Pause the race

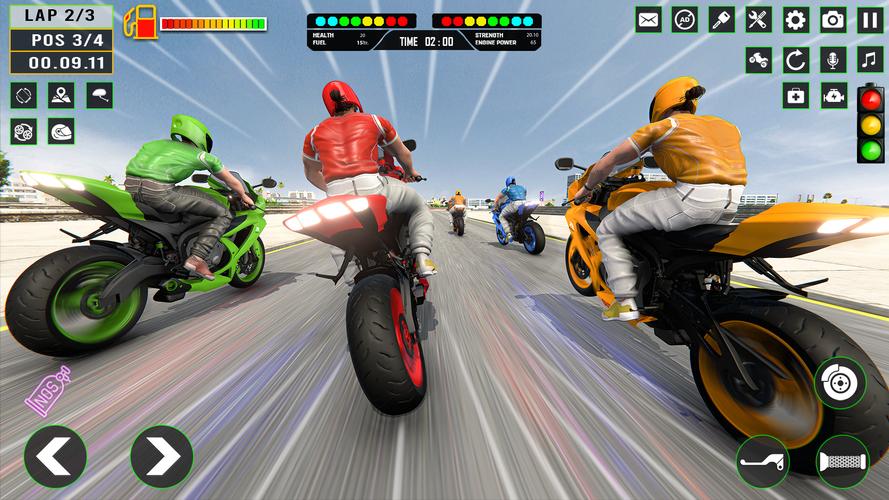tap(870, 19)
